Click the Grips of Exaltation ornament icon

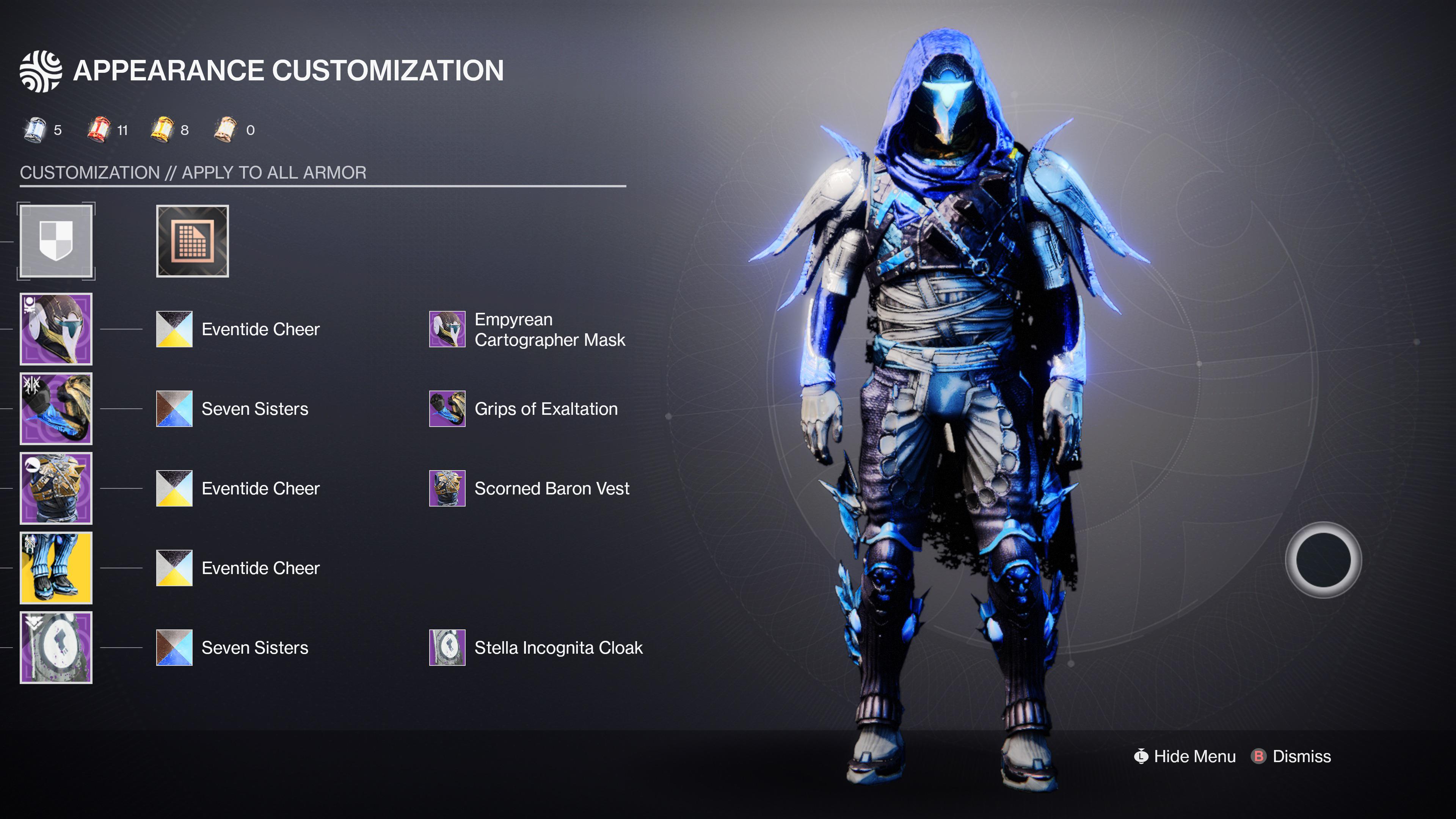(x=447, y=409)
